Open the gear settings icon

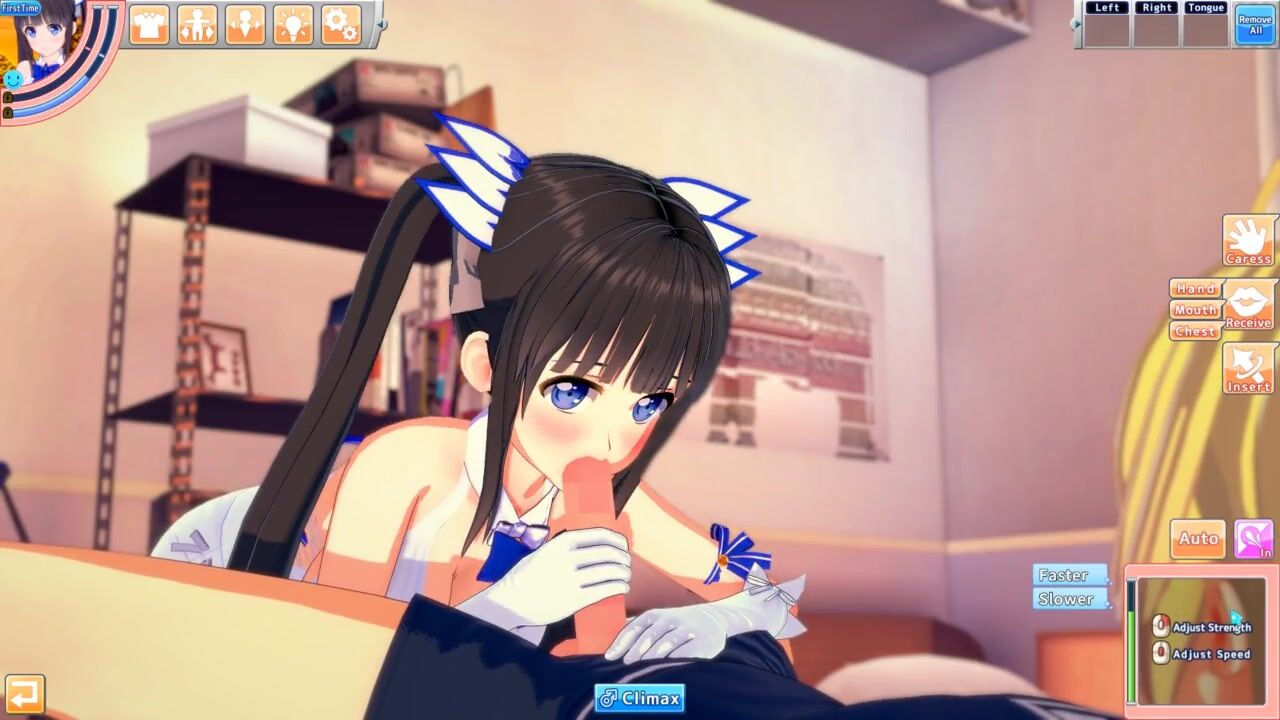click(341, 24)
